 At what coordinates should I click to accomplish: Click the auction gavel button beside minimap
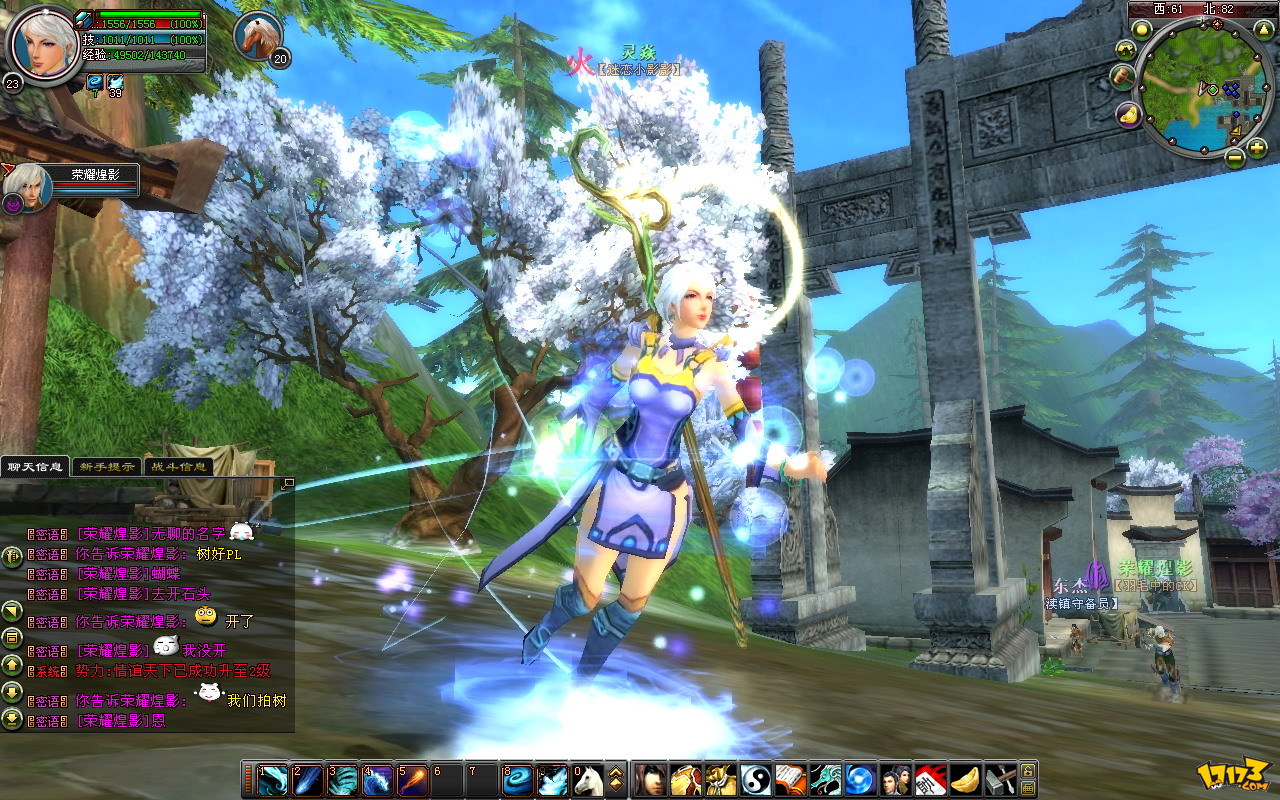pyautogui.click(x=1122, y=76)
